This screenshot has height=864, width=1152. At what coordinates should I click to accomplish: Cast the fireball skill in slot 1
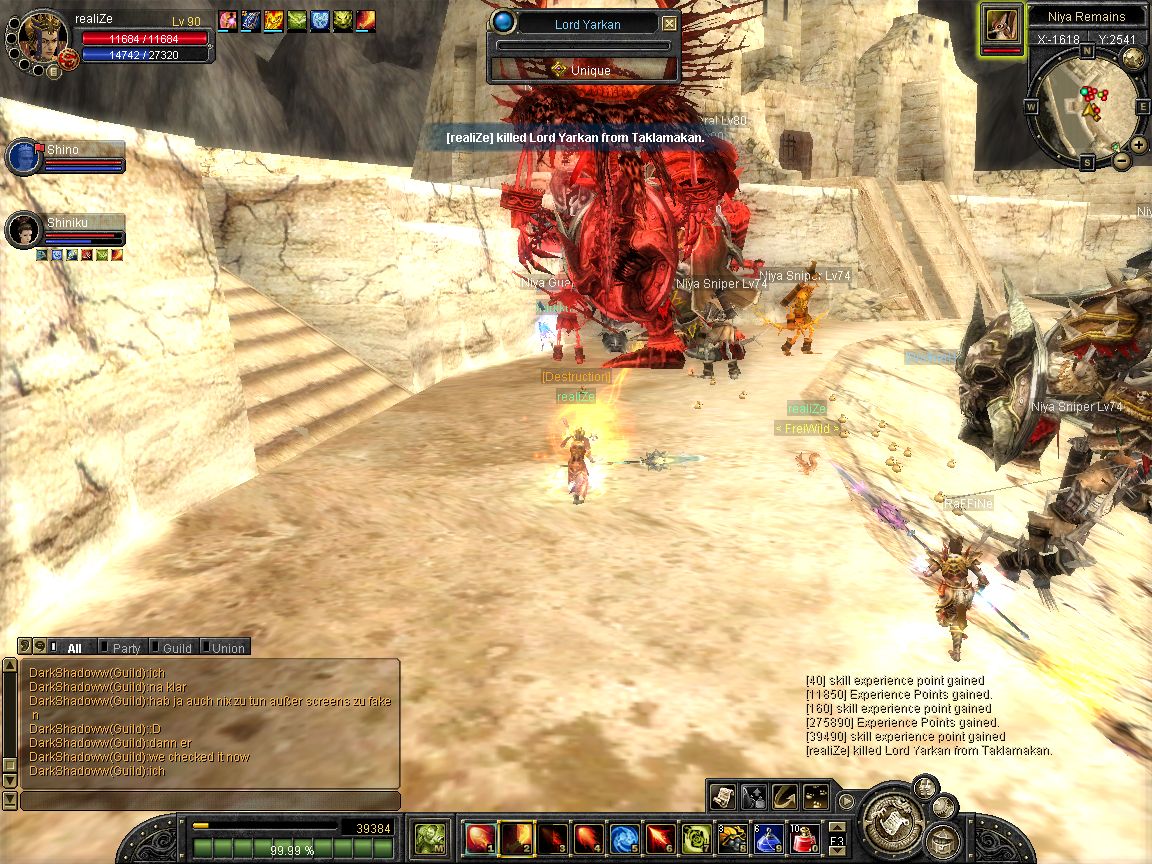pyautogui.click(x=480, y=837)
